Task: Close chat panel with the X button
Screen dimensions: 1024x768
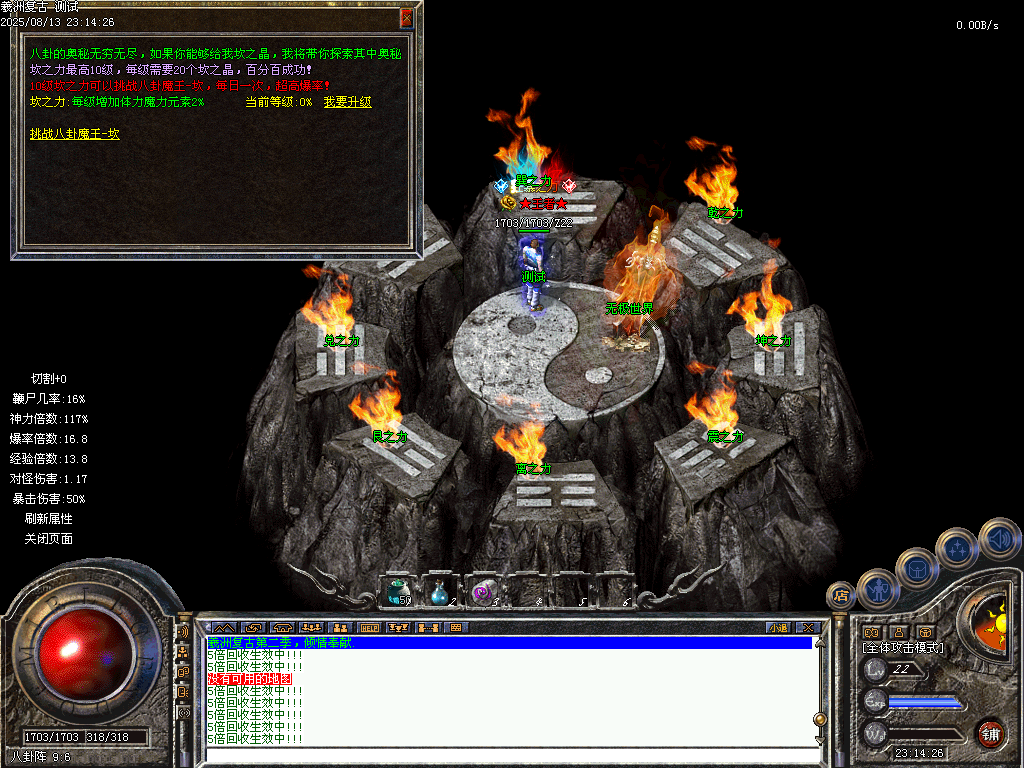Action: tap(808, 628)
